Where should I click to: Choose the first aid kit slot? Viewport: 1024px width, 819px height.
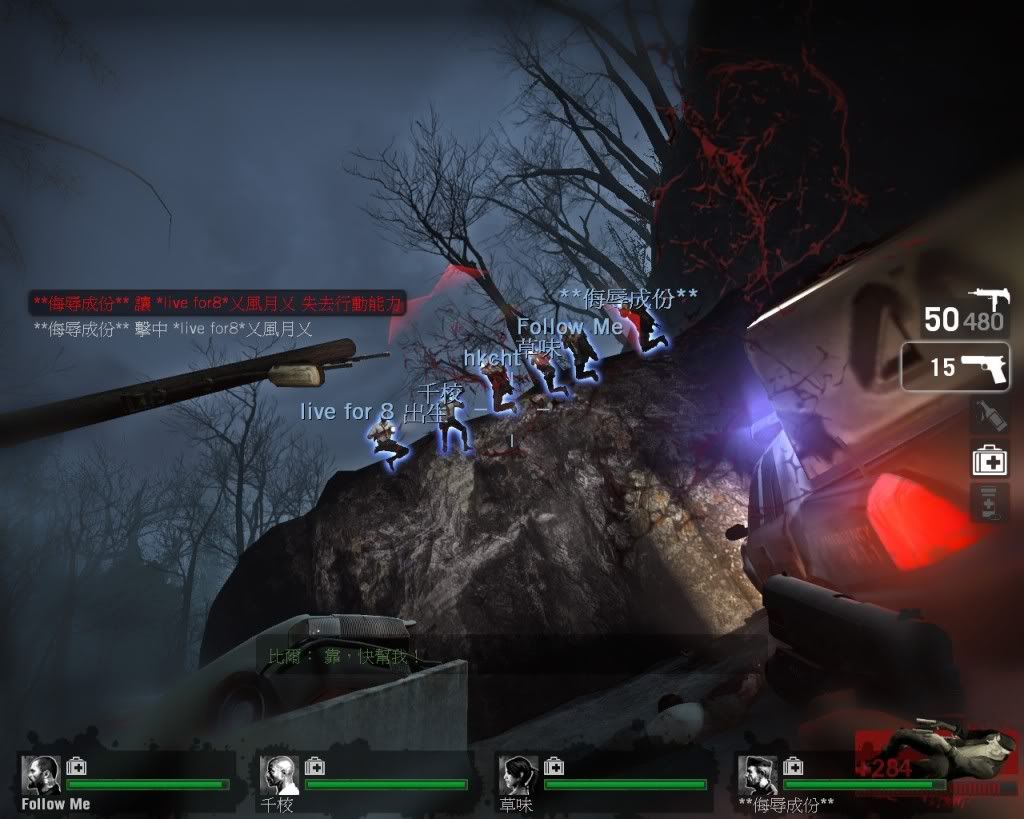[x=989, y=460]
